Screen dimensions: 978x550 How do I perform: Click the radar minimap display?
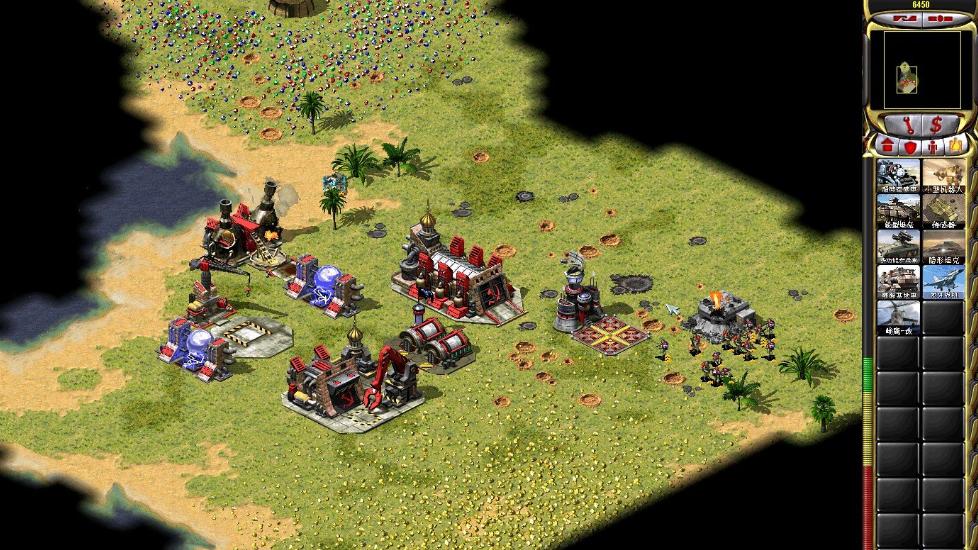[x=921, y=68]
